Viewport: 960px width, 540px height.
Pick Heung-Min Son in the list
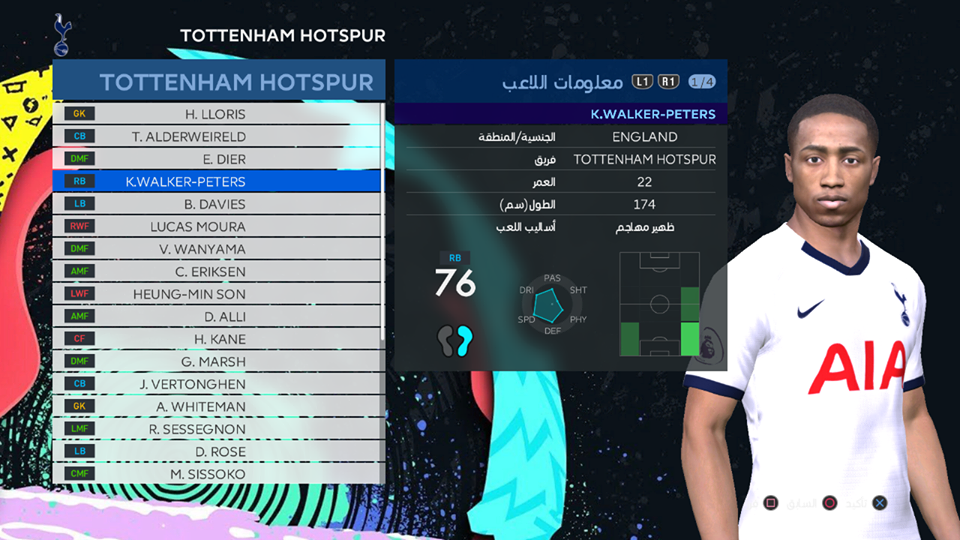pos(215,294)
